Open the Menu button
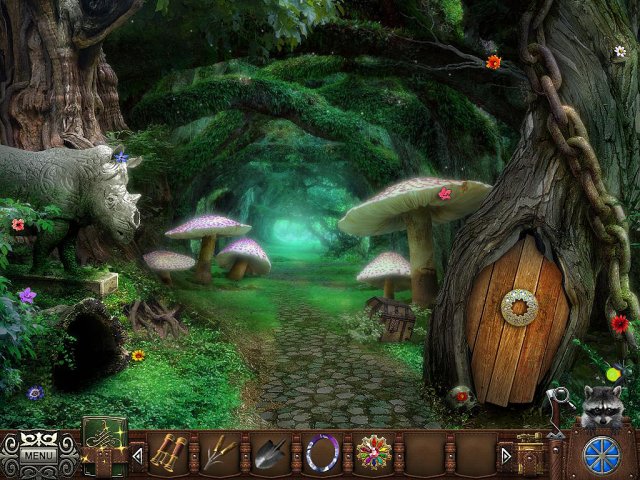The image size is (640, 480). click(40, 456)
